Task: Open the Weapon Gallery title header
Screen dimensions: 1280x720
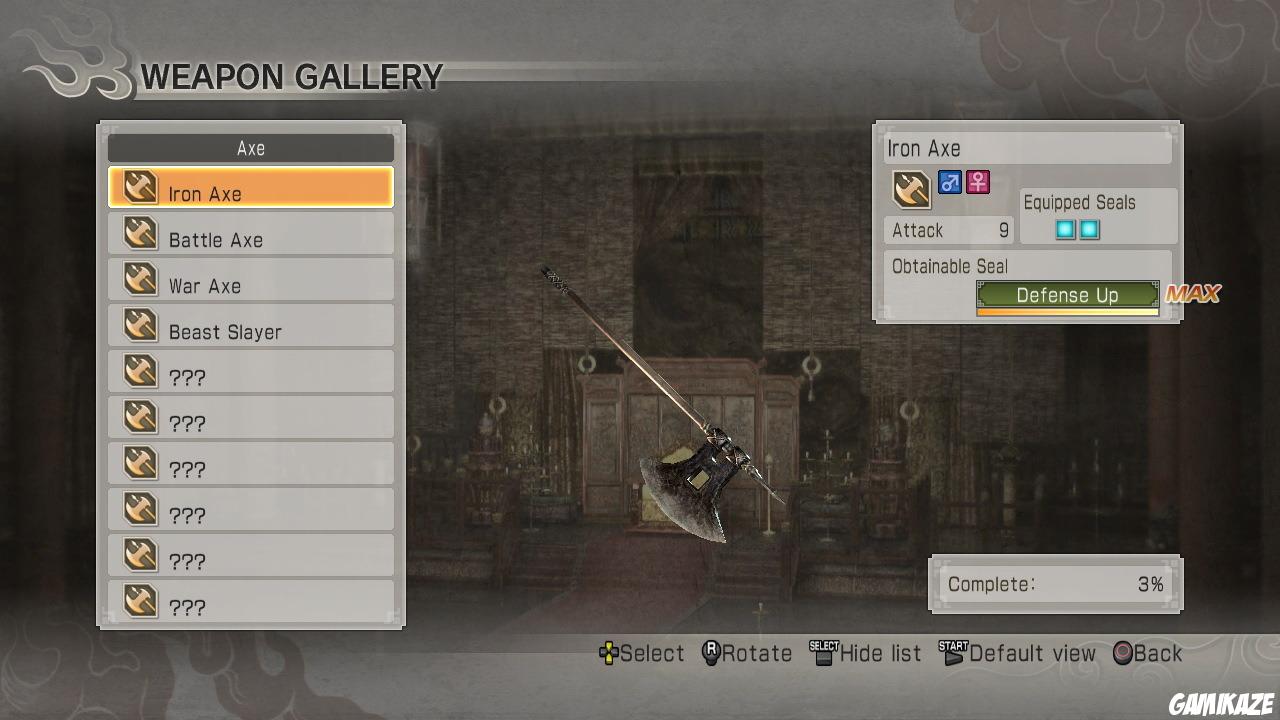Action: pyautogui.click(x=291, y=77)
